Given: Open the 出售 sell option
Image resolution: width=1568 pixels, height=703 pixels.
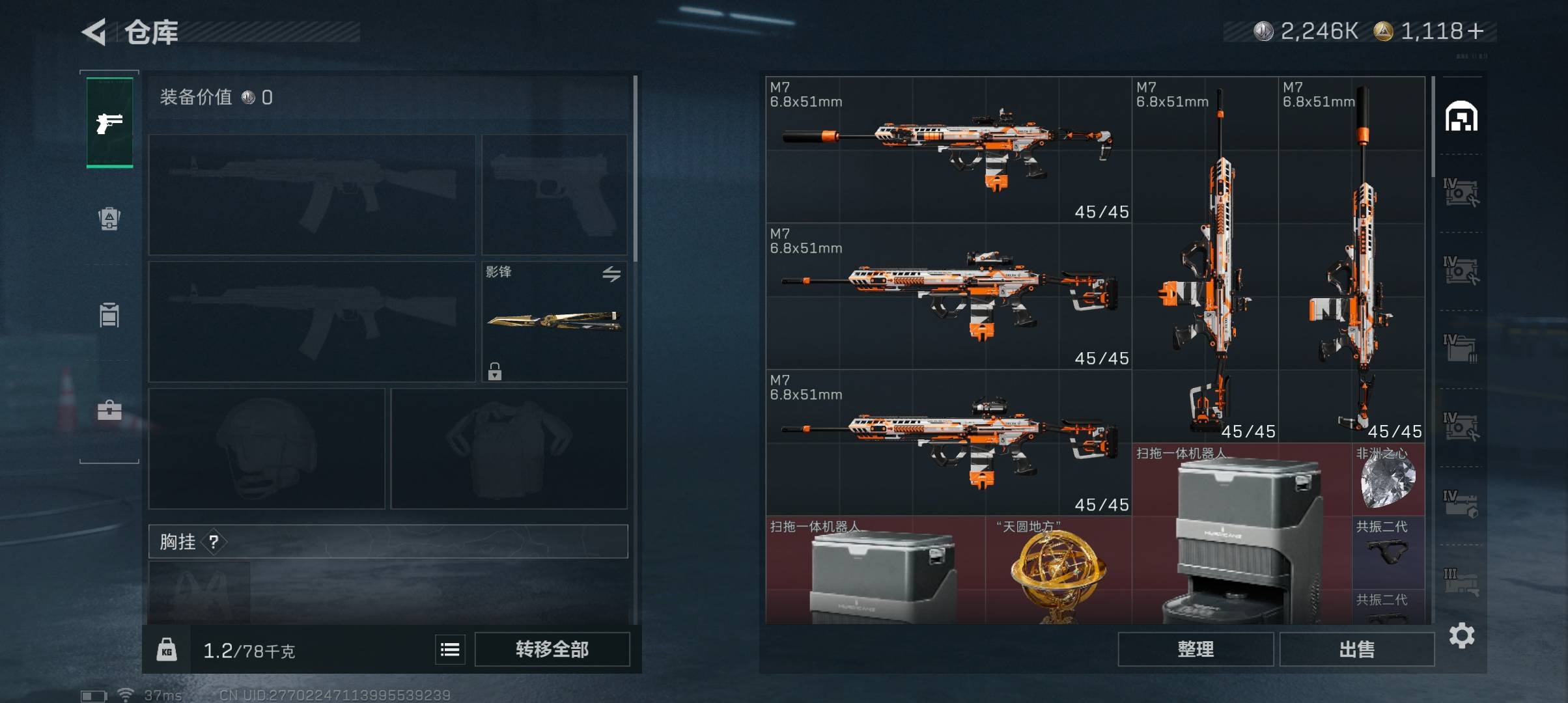Looking at the screenshot, I should (1356, 649).
